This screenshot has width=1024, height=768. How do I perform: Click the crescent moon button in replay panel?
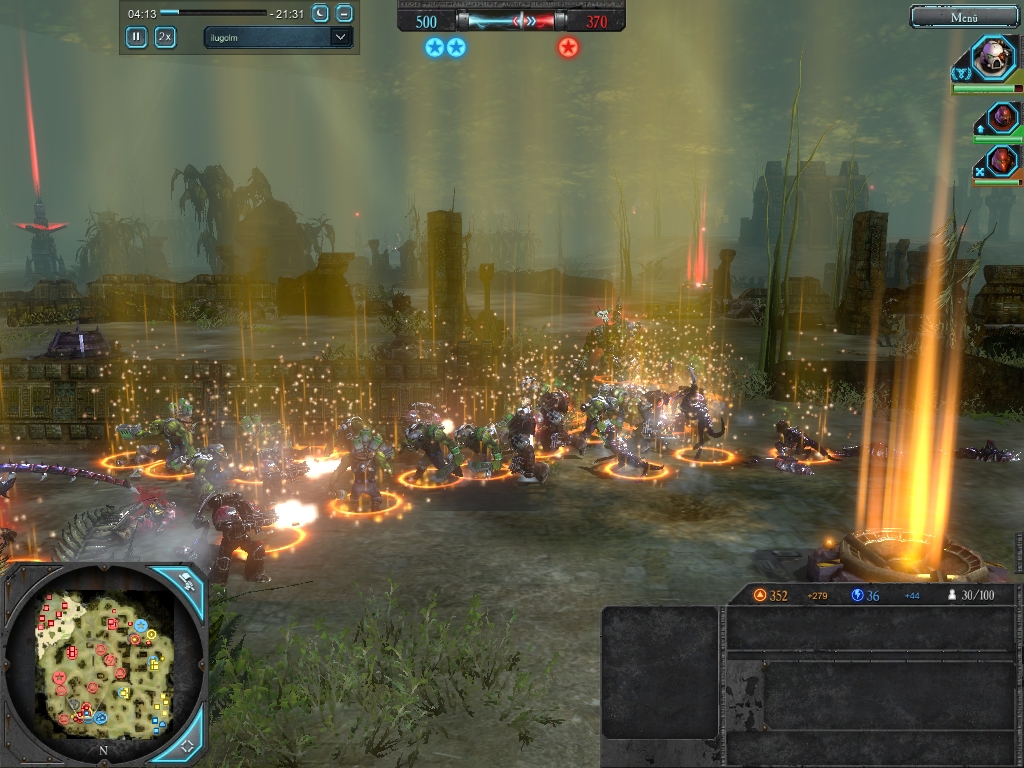click(x=320, y=13)
